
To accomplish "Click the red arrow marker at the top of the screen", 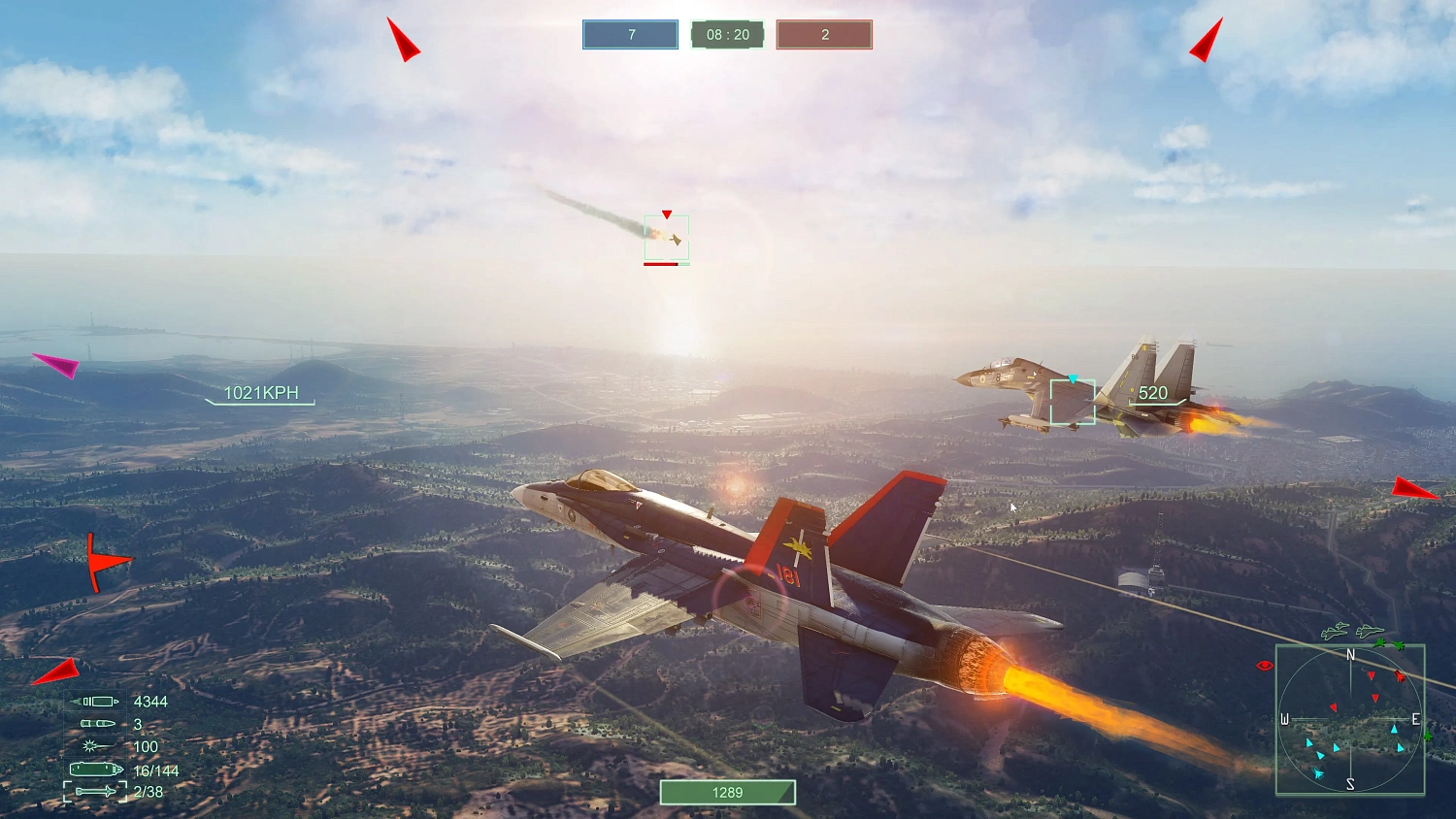I will click(x=401, y=40).
